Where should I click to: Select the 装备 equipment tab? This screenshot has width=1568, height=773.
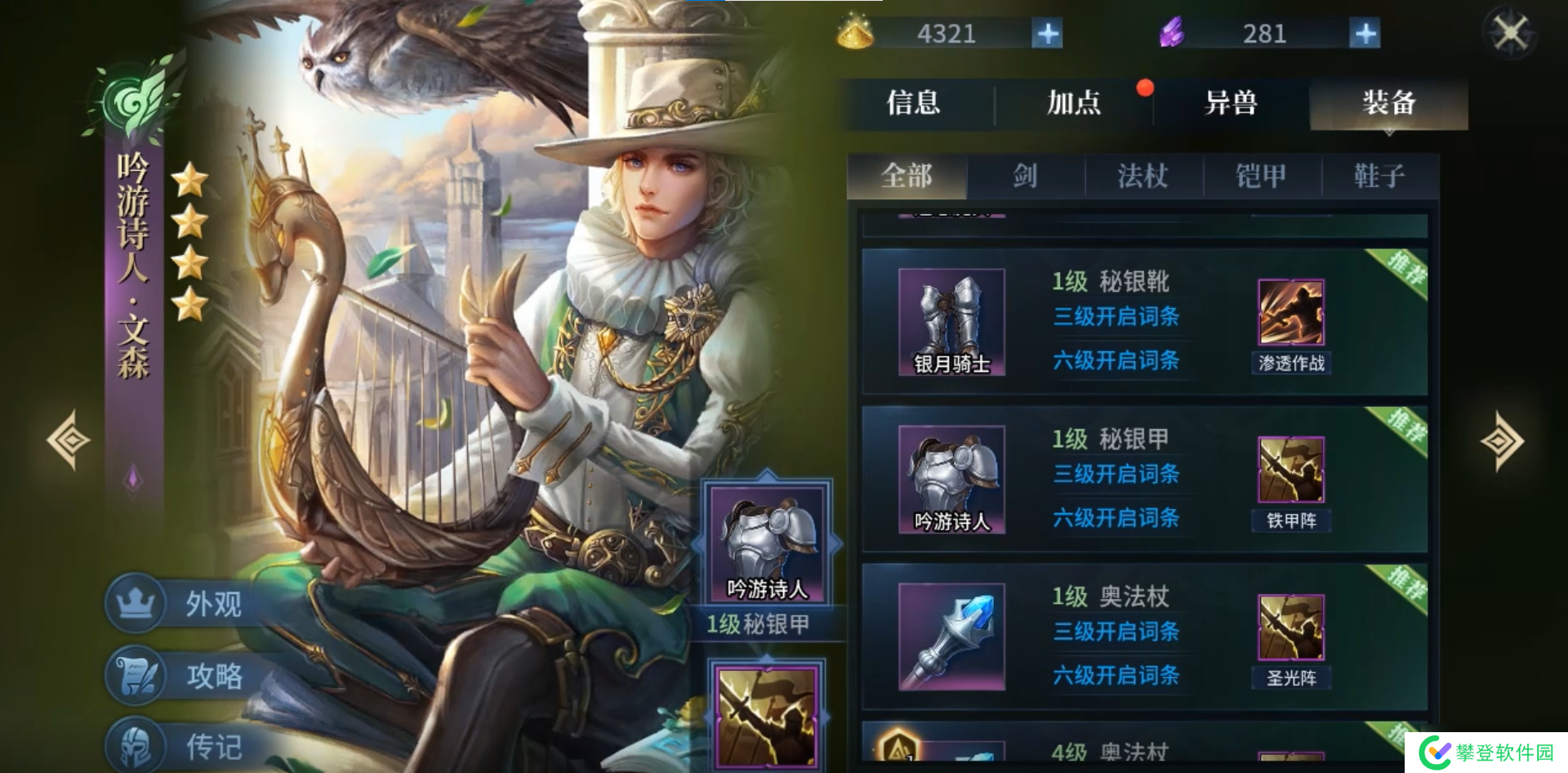1388,104
